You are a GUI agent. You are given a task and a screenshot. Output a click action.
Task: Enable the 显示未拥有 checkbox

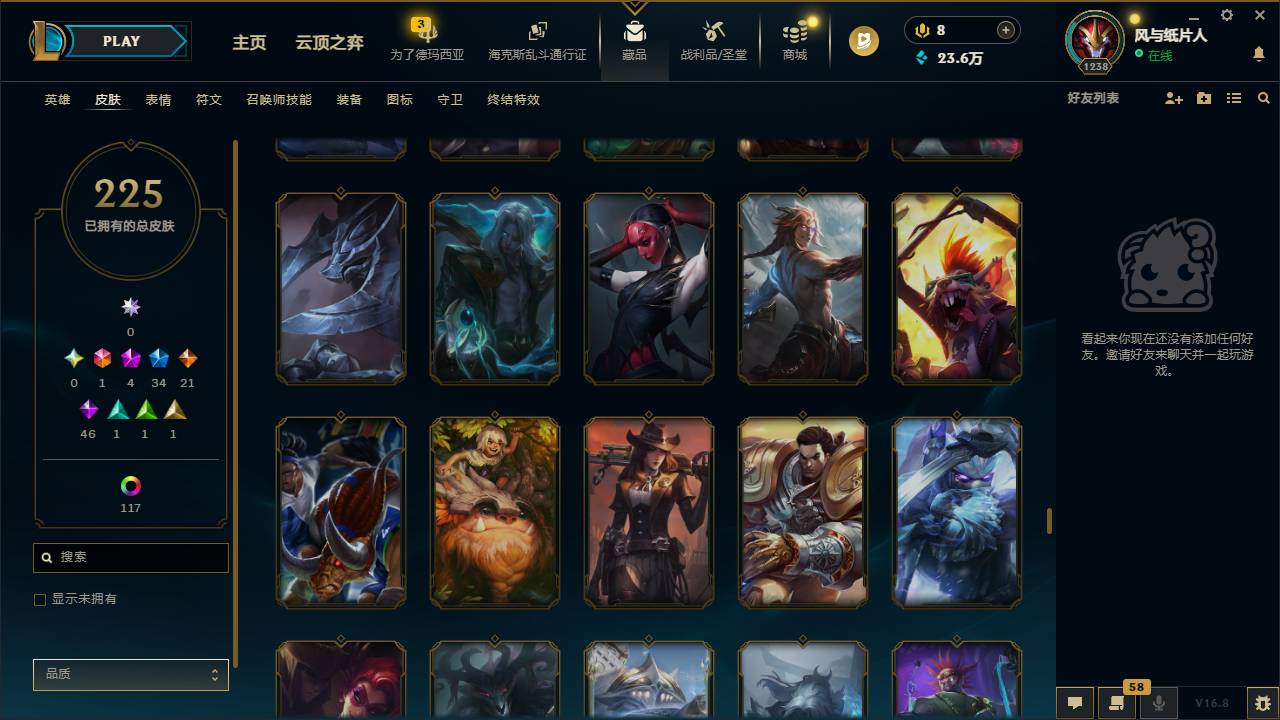(40, 599)
